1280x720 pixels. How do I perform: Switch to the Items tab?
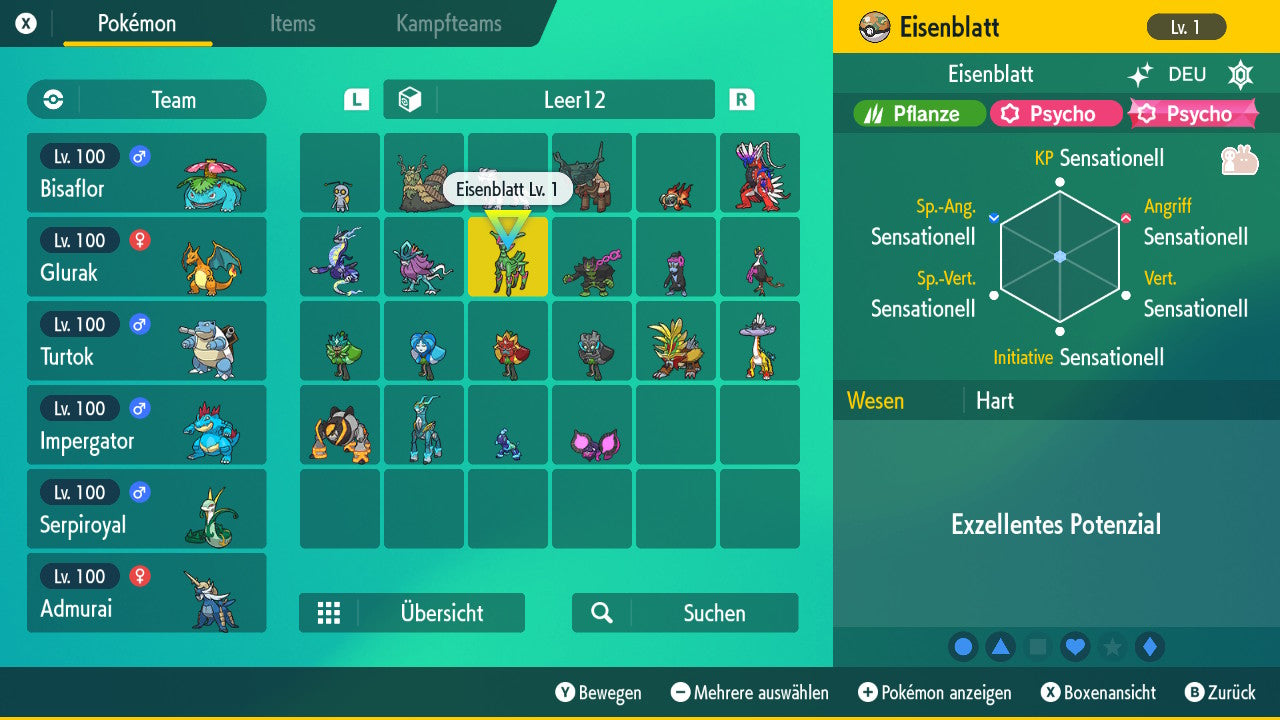[292, 24]
